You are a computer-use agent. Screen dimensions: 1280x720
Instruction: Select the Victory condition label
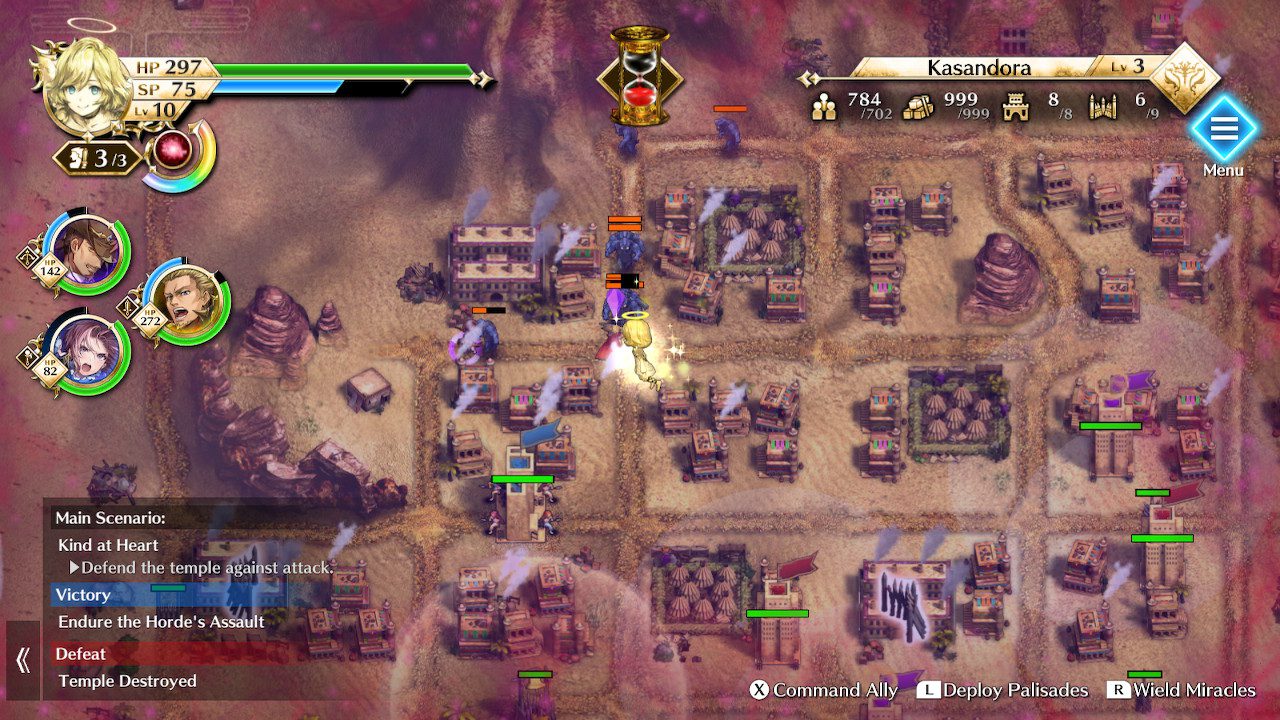82,595
